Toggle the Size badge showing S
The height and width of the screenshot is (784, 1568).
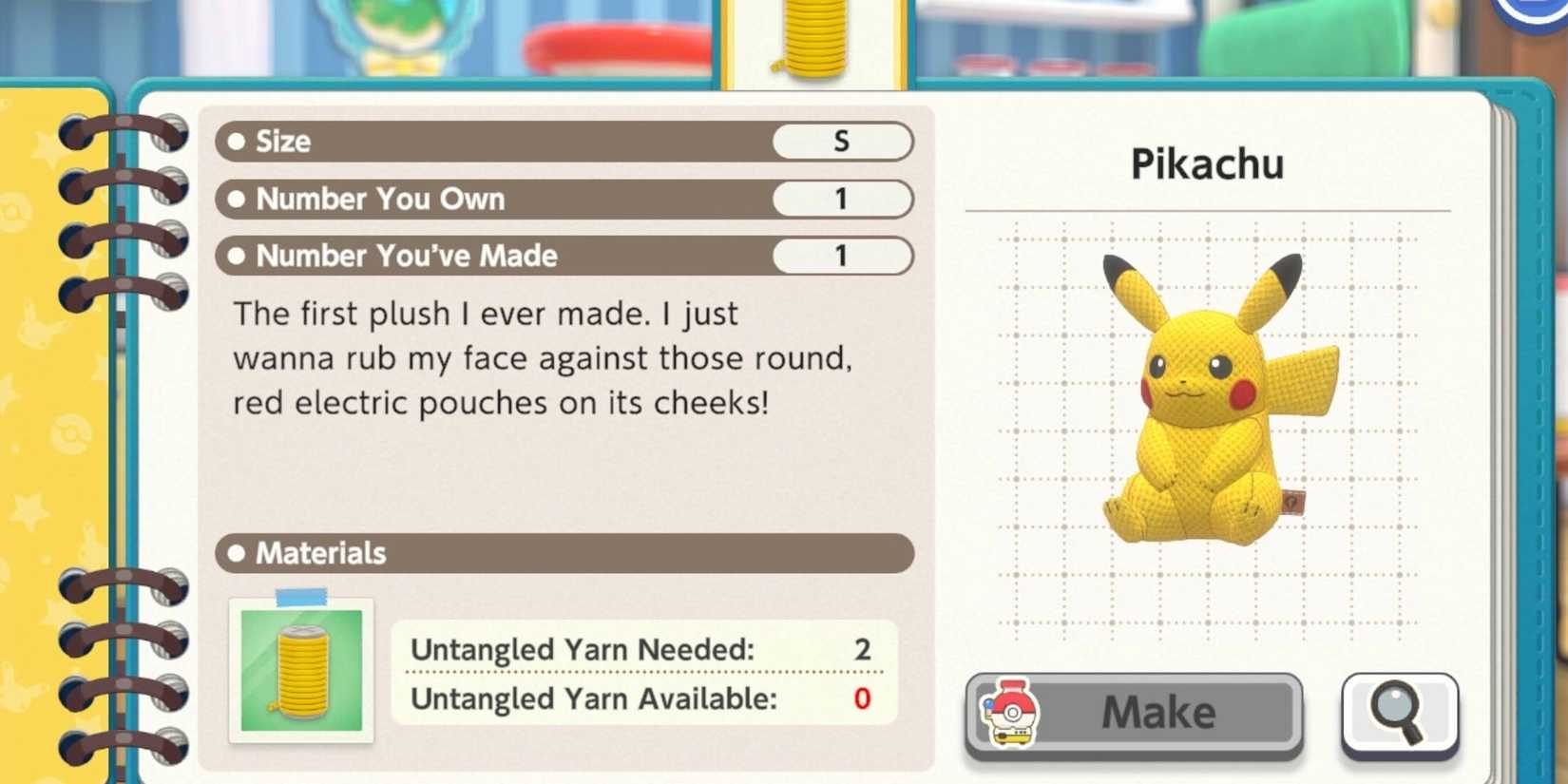click(842, 141)
